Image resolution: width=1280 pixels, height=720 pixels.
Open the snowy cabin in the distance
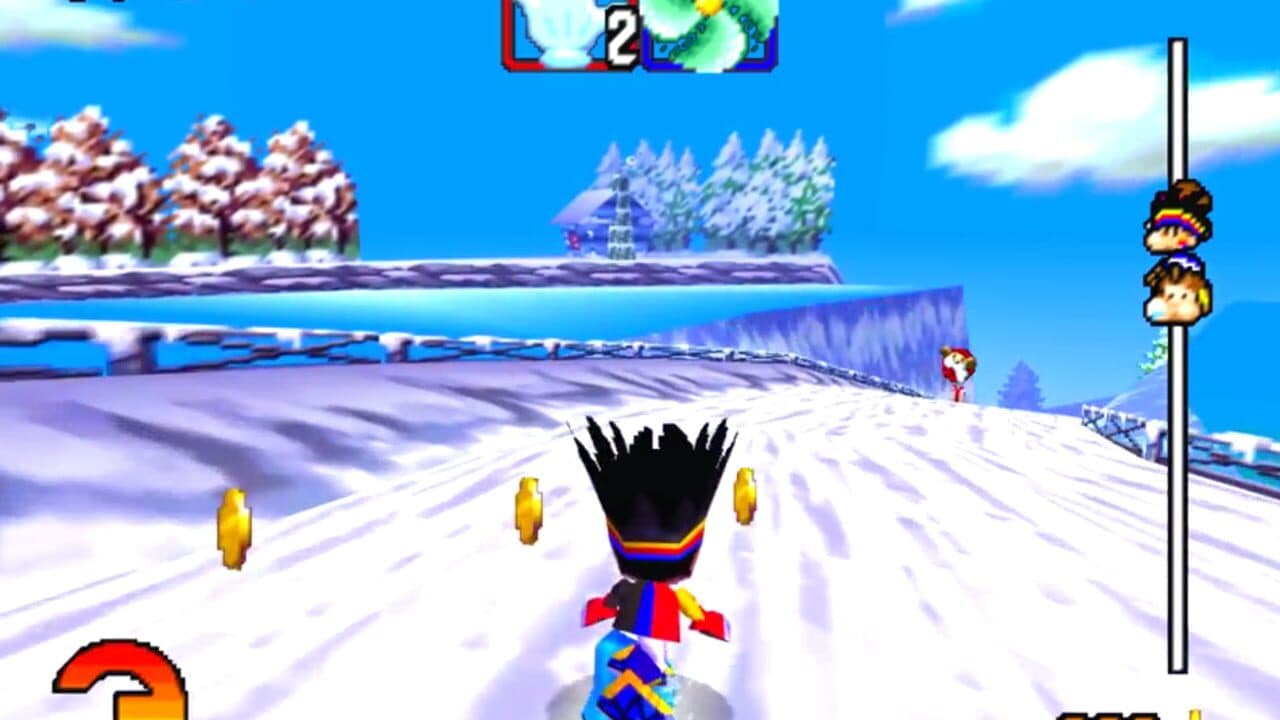[x=607, y=215]
